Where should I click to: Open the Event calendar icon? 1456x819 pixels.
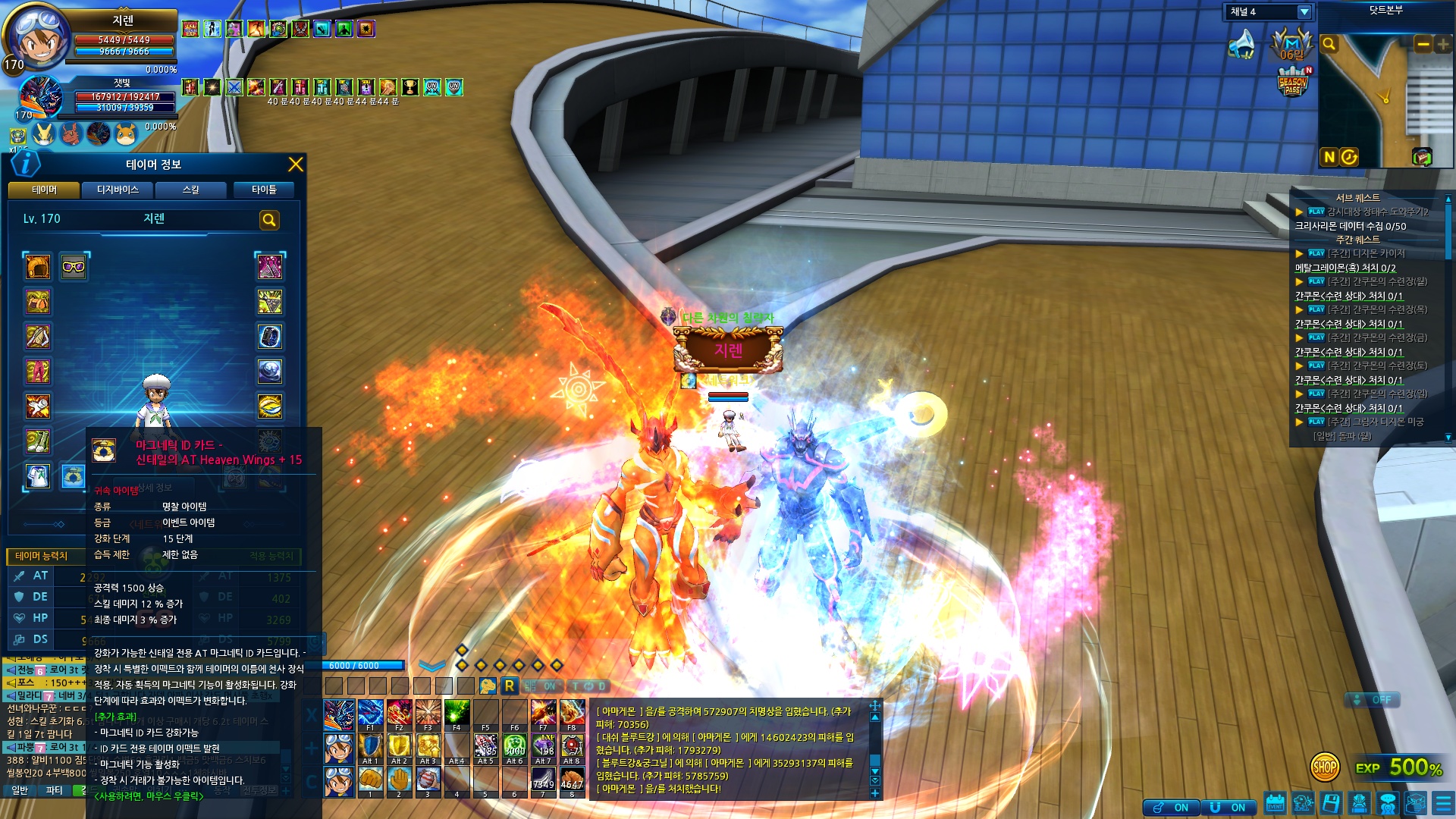[x=1275, y=803]
